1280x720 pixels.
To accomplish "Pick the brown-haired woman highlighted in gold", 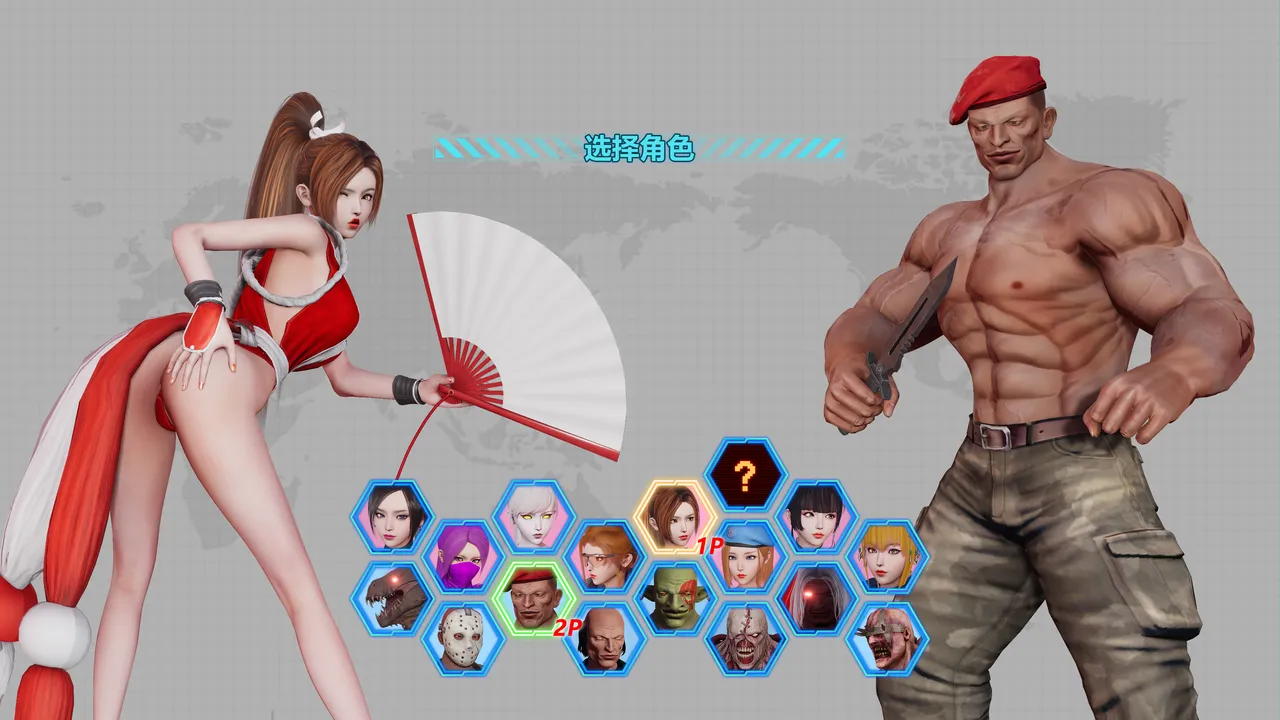I will [674, 517].
